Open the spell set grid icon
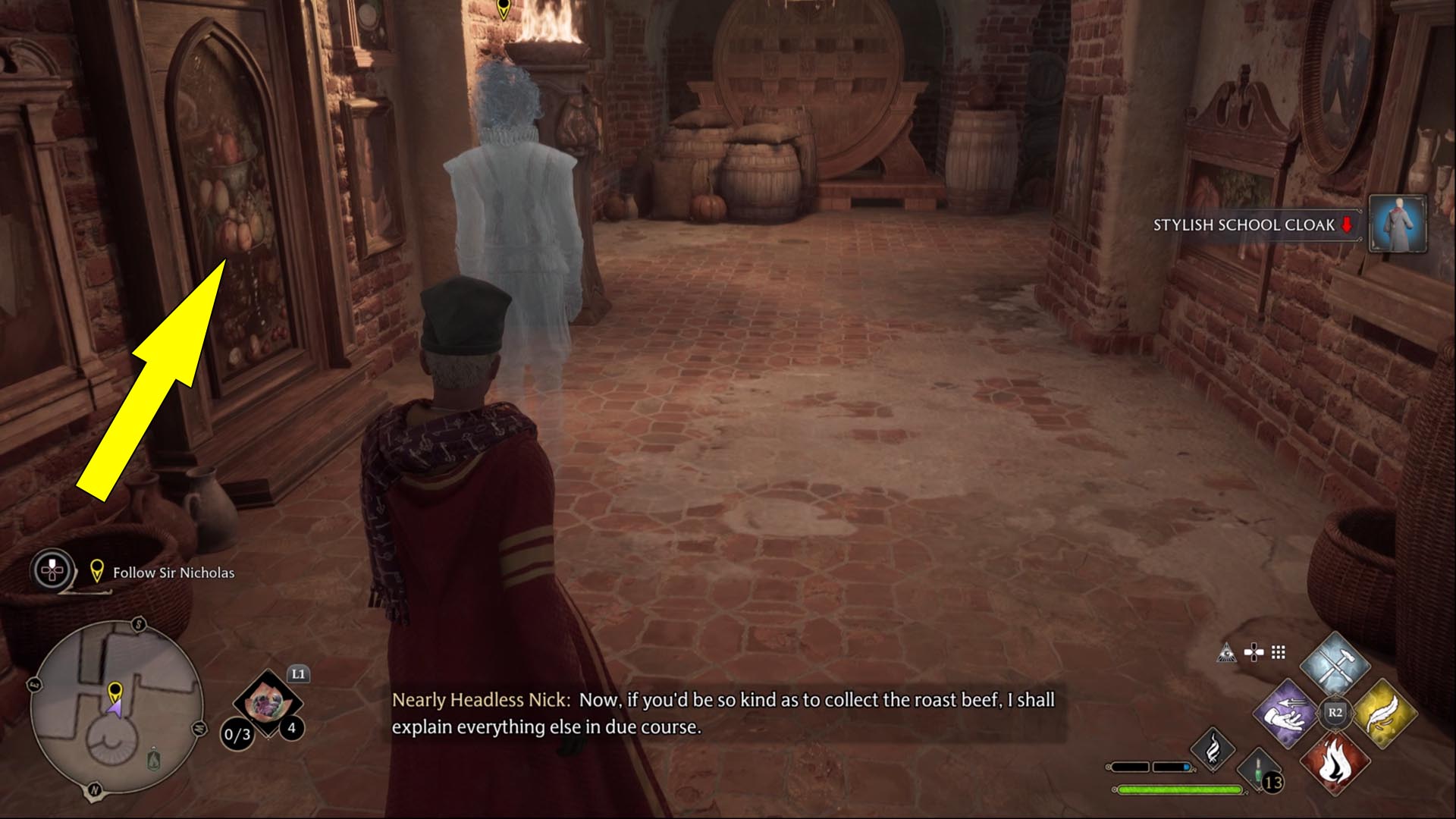 pyautogui.click(x=1277, y=651)
